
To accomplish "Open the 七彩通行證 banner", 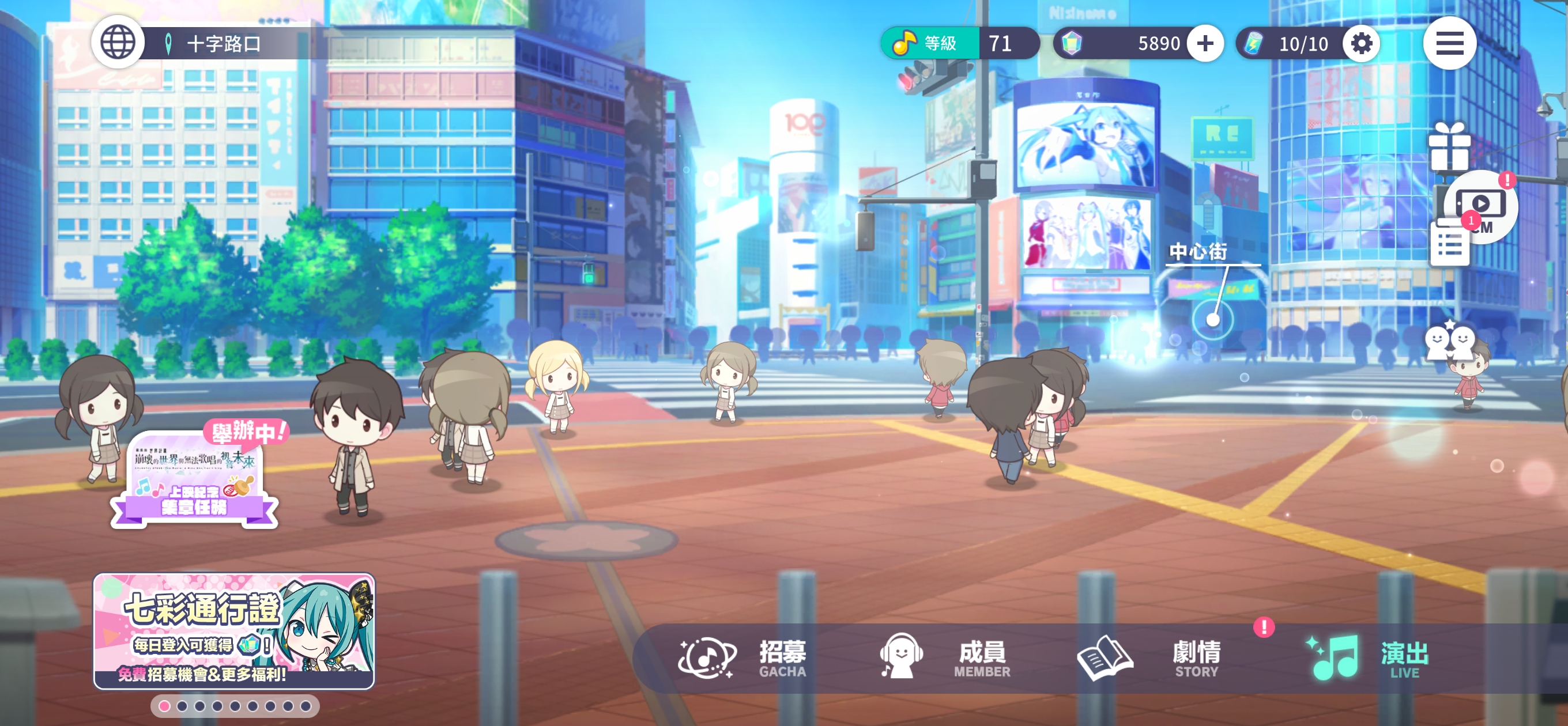I will 233,630.
